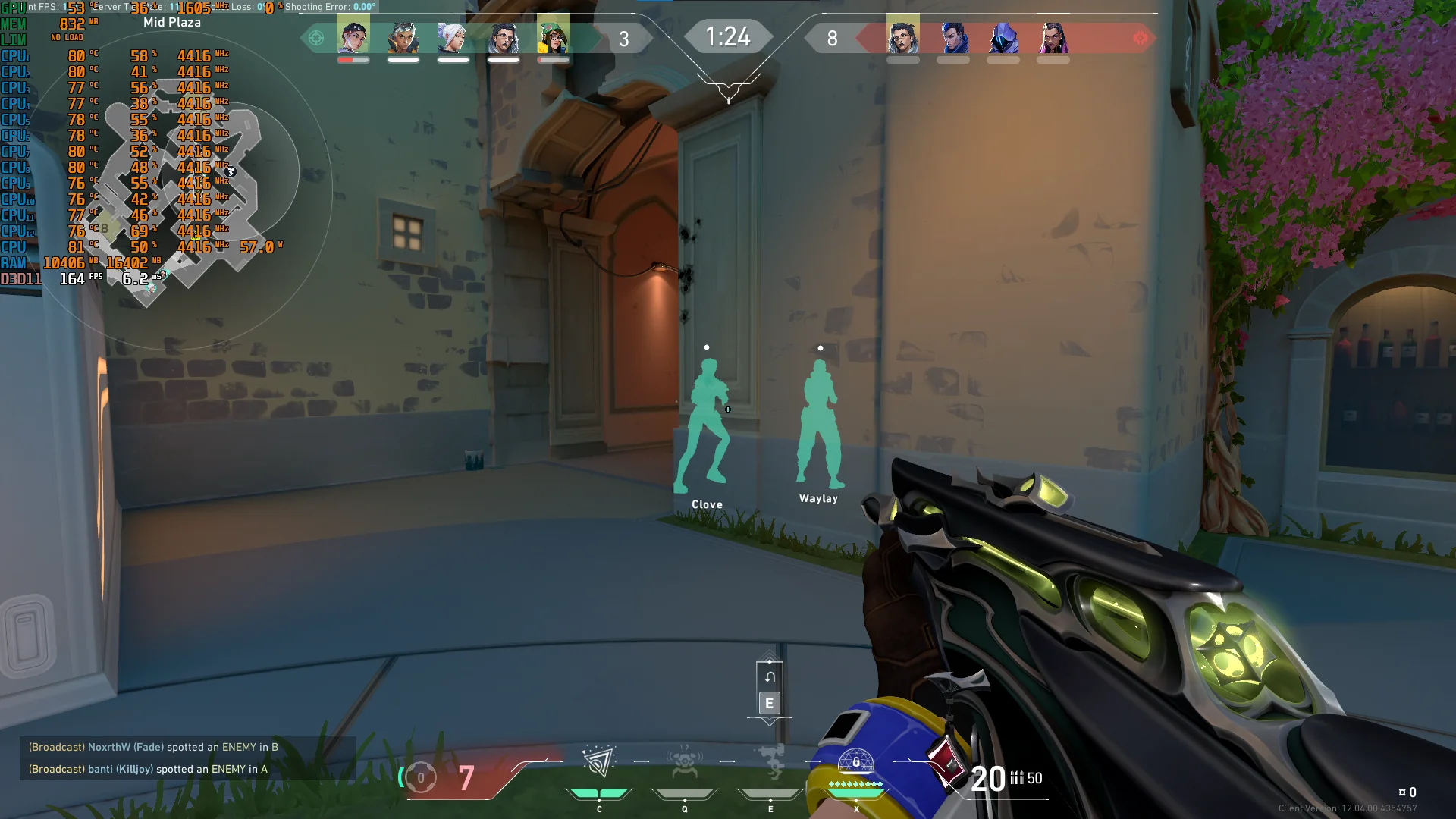Click ally Jett's white-haired portrait
The width and height of the screenshot is (1456, 819).
(x=453, y=36)
